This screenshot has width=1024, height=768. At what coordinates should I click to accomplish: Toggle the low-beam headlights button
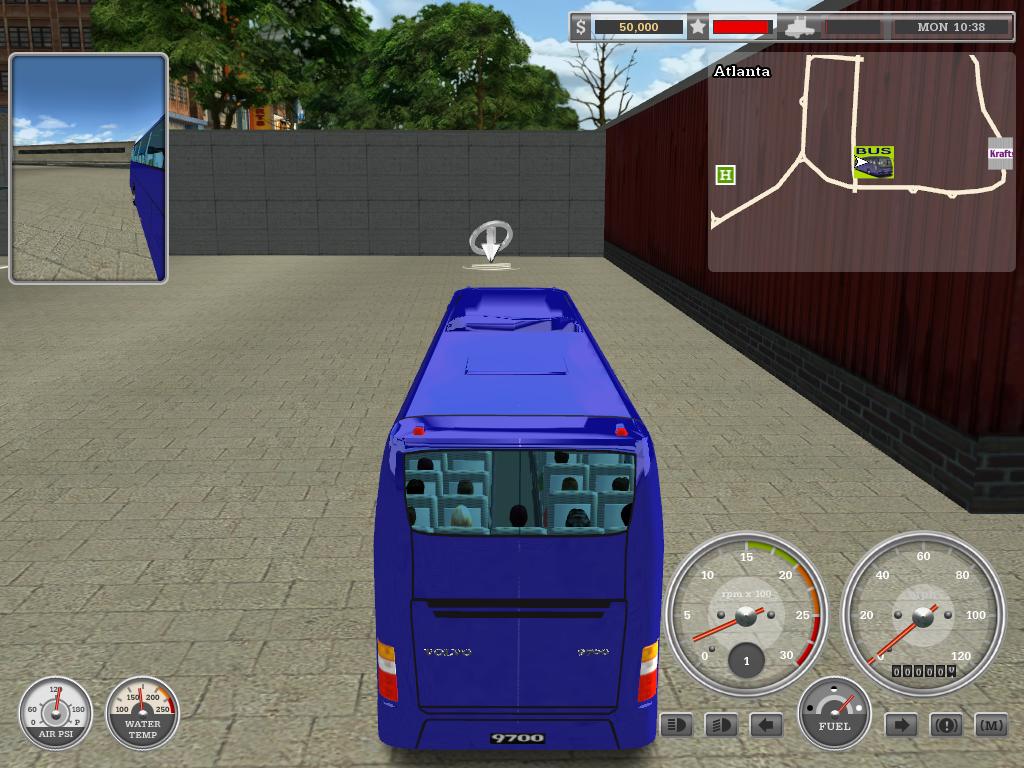click(x=677, y=725)
